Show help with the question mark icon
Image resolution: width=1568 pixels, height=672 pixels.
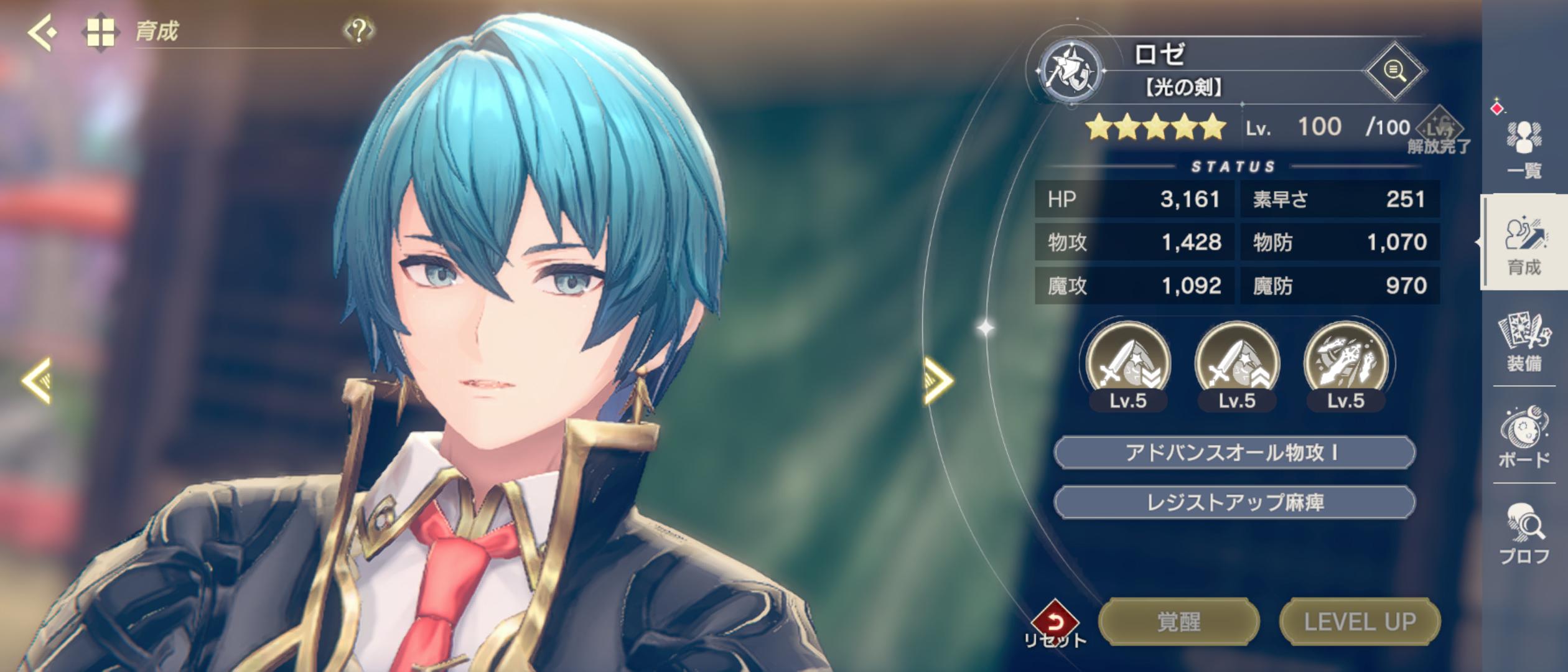click(358, 30)
